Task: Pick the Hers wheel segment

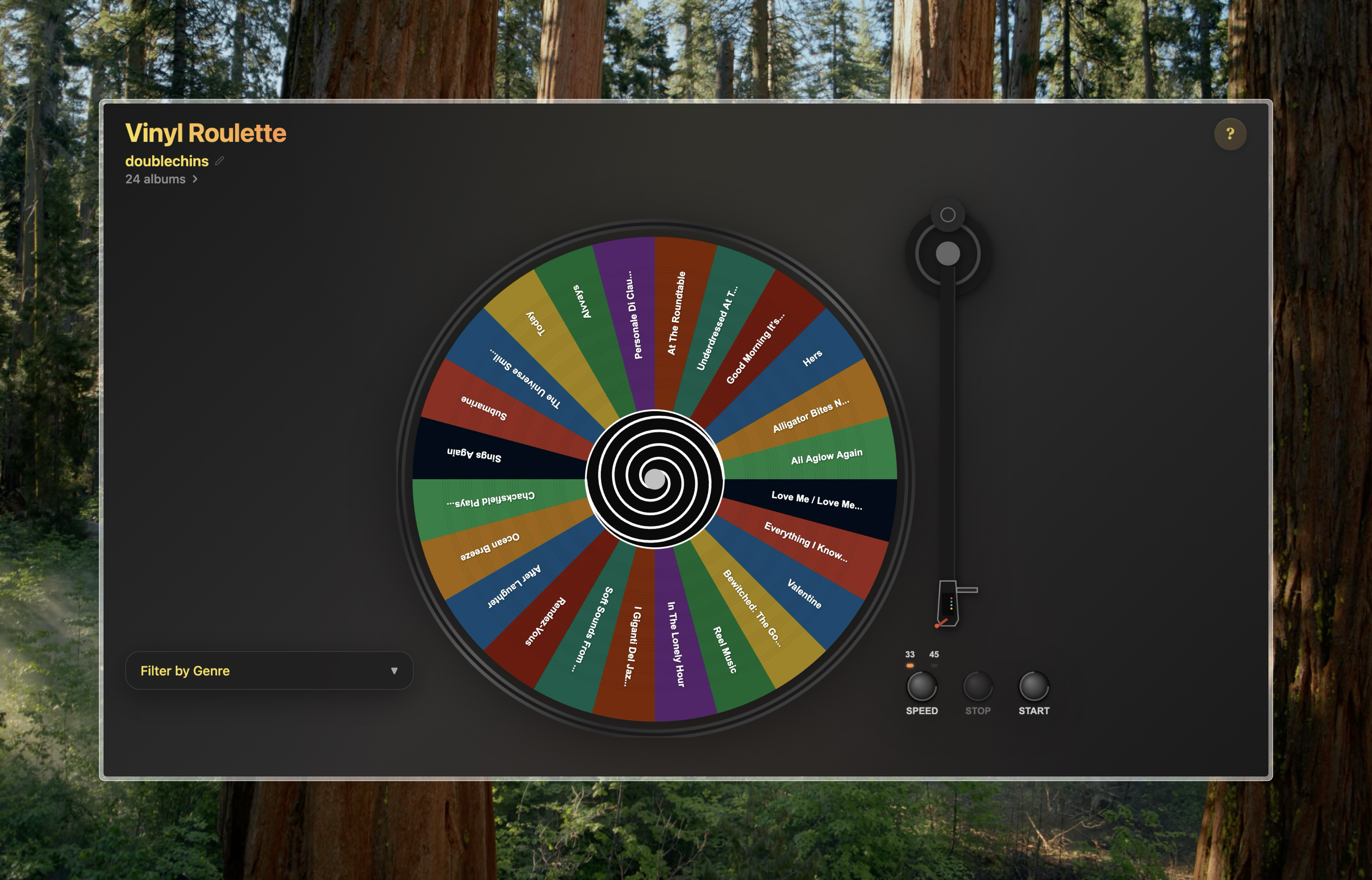Action: 812,358
